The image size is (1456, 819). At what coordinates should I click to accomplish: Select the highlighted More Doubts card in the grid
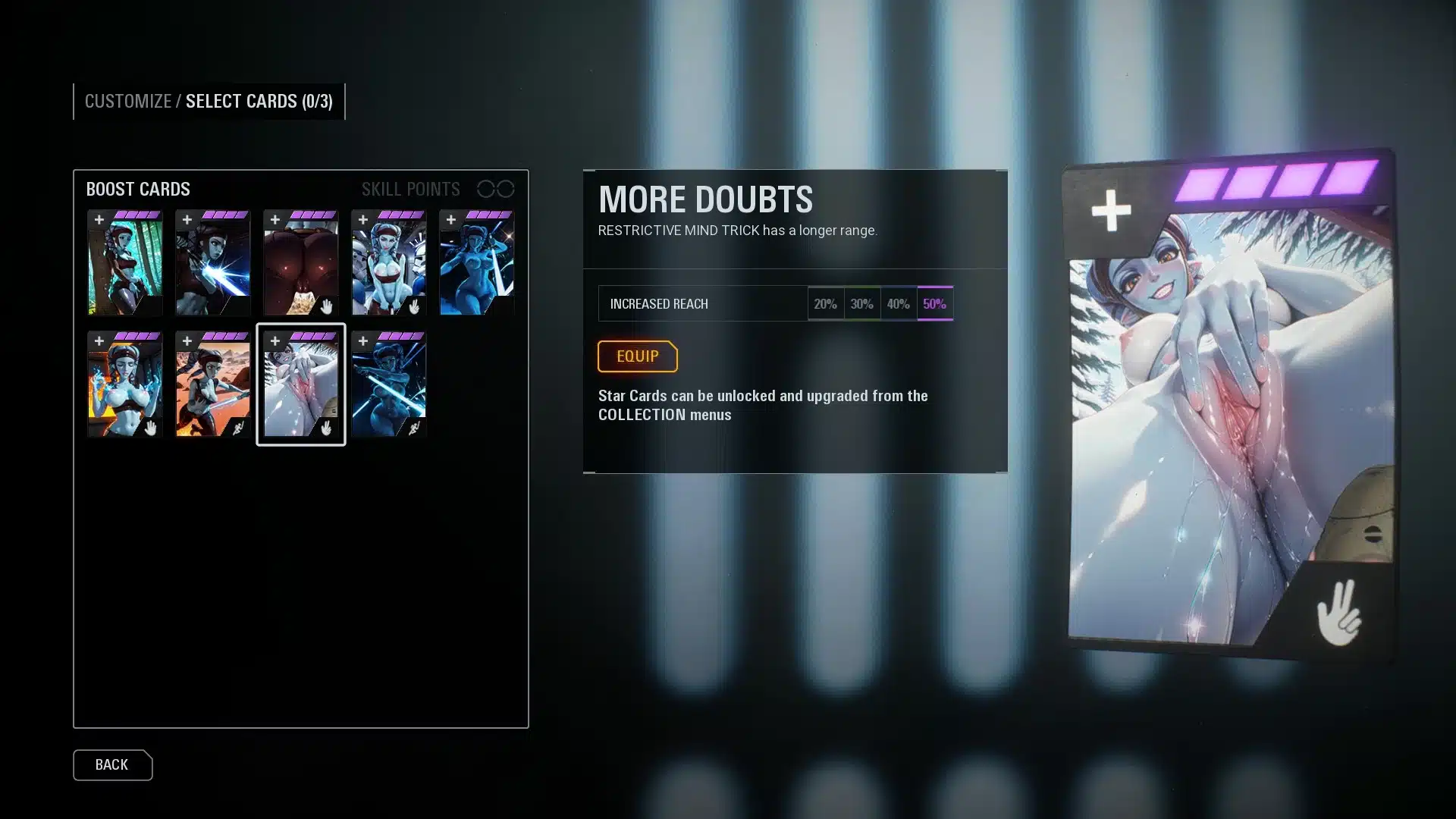tap(300, 384)
